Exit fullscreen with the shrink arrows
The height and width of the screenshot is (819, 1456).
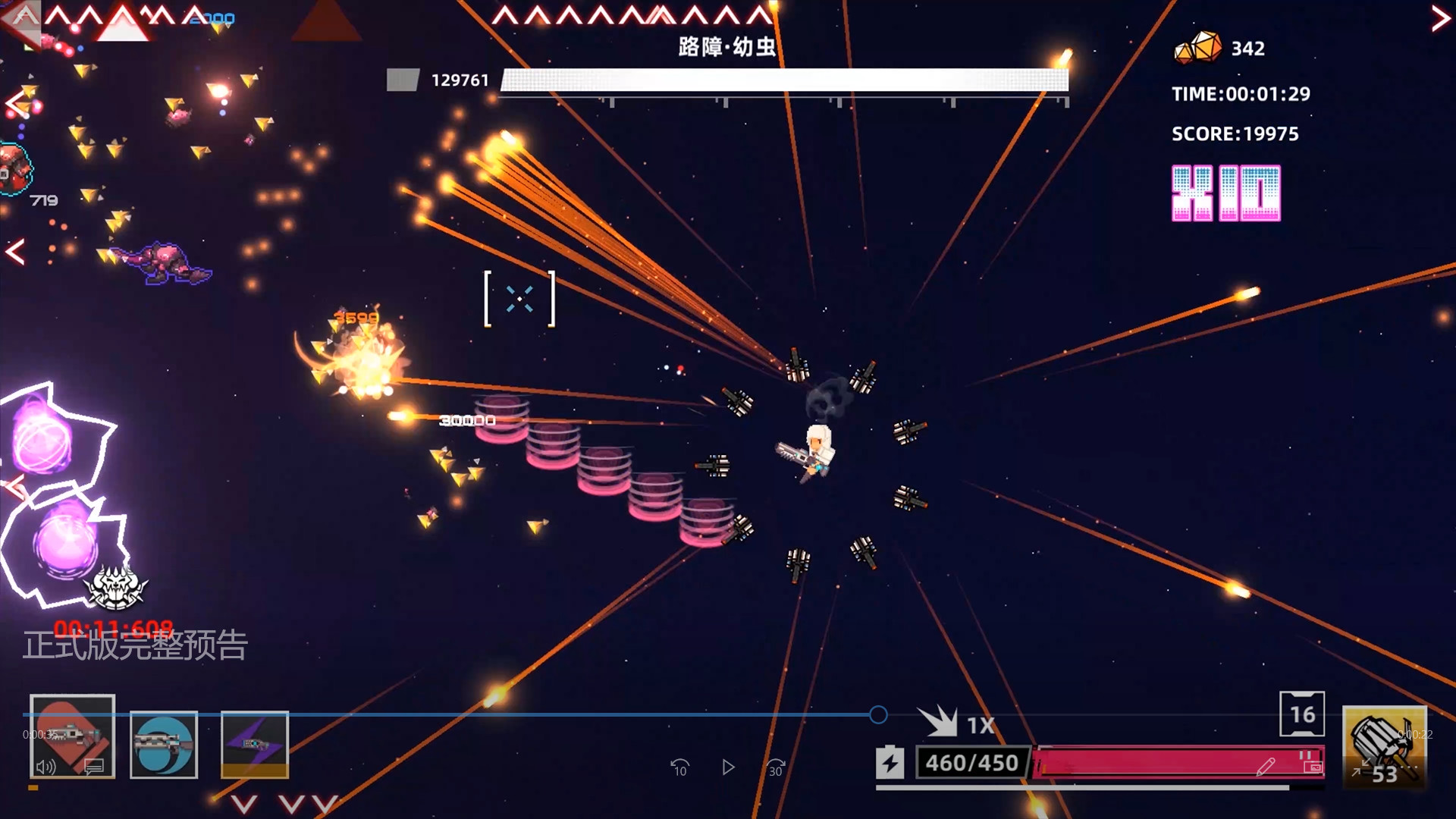[1361, 767]
